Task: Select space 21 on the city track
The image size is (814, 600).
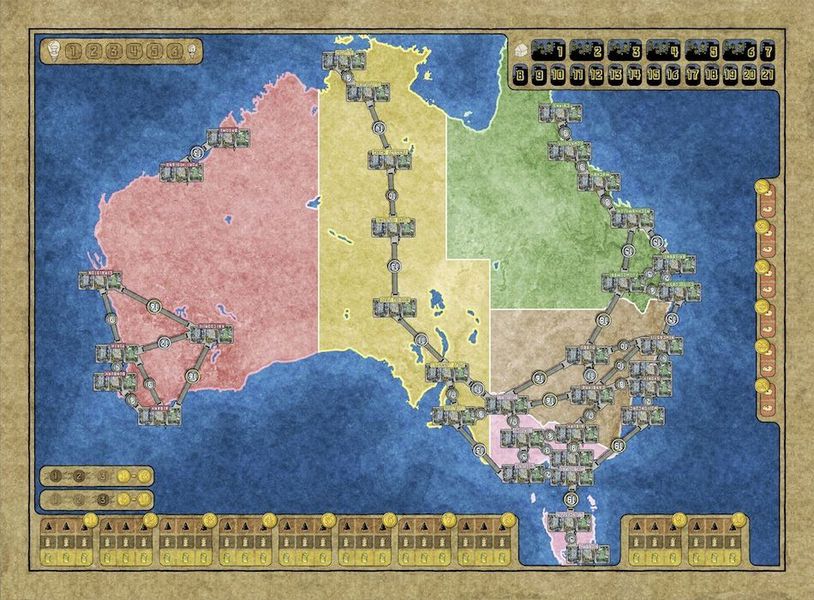Action: (766, 75)
